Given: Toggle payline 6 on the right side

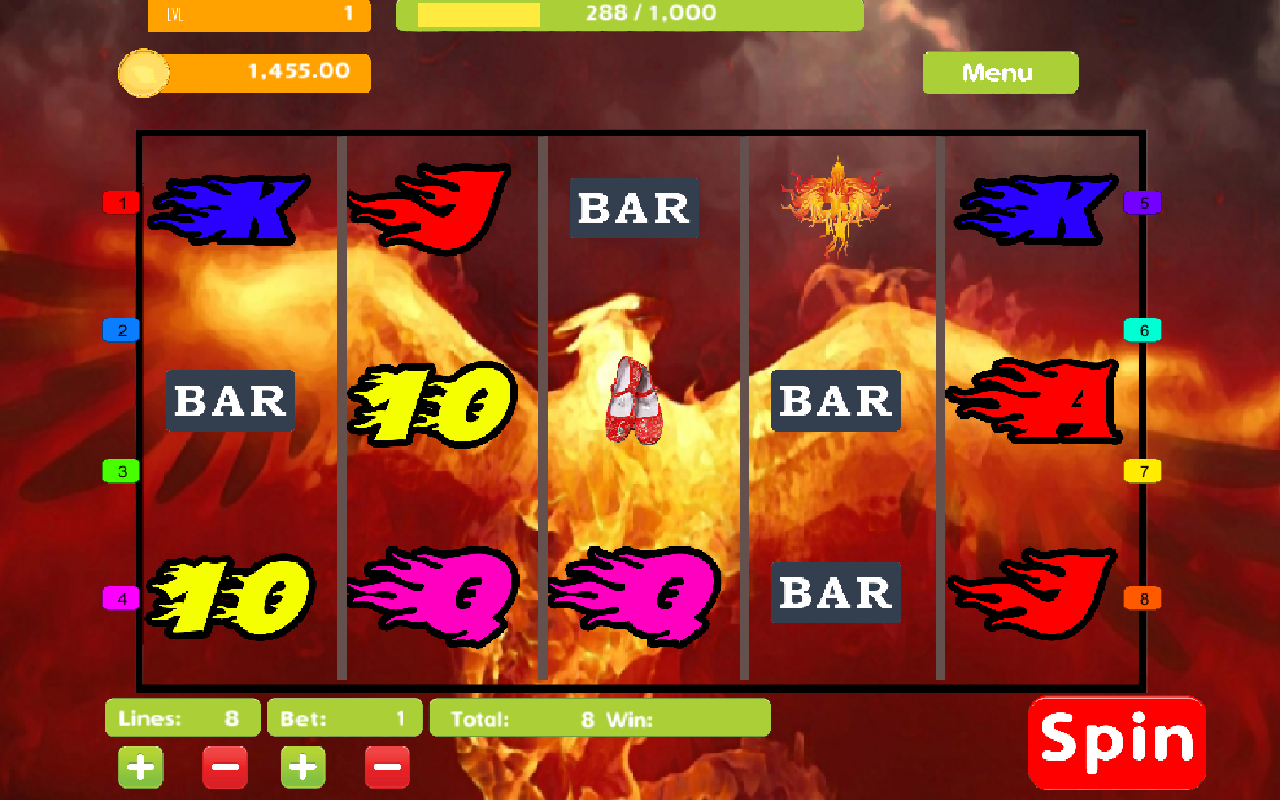Looking at the screenshot, I should pyautogui.click(x=1144, y=330).
